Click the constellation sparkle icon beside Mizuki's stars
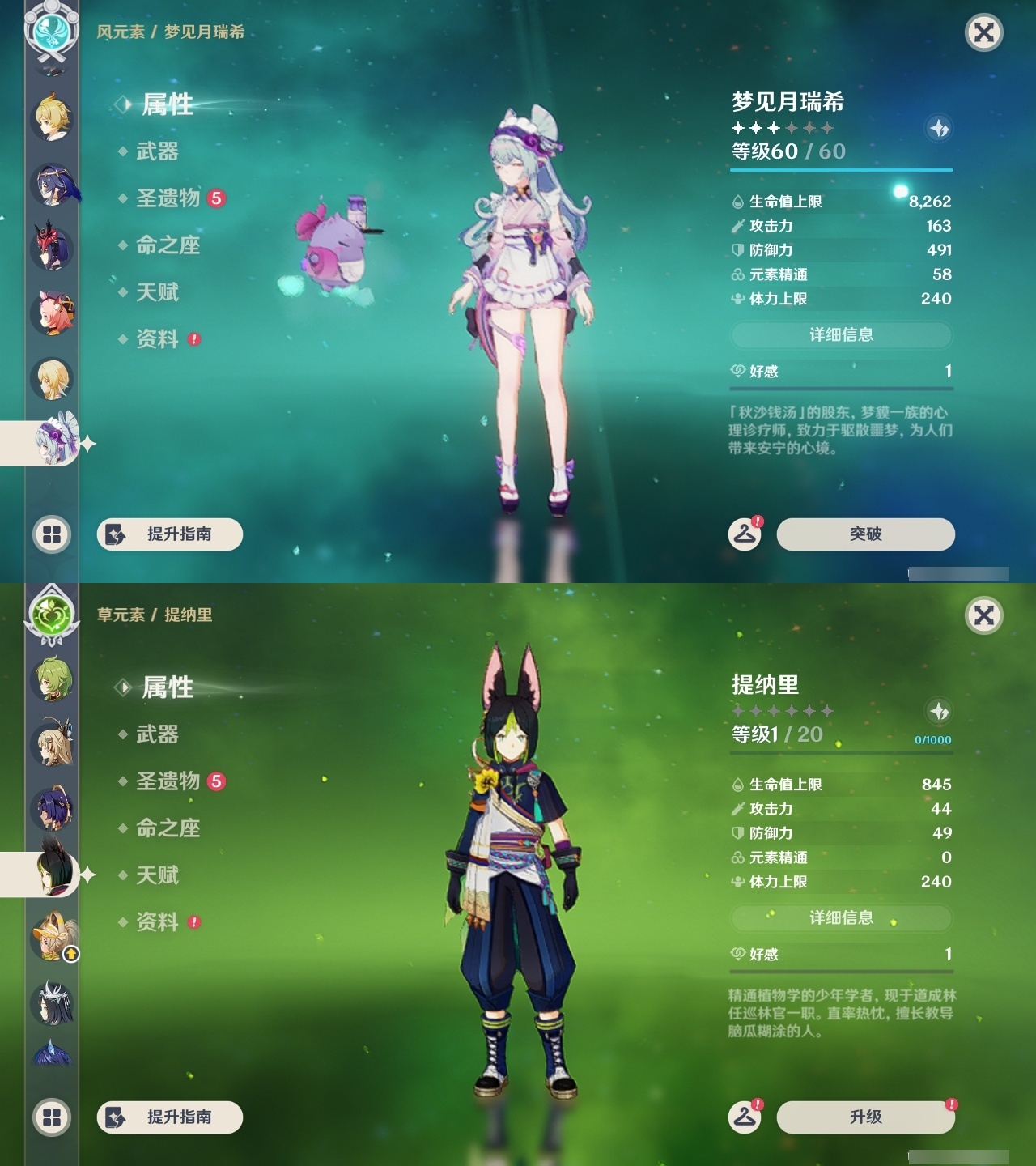The width and height of the screenshot is (1036, 1166). tap(937, 128)
